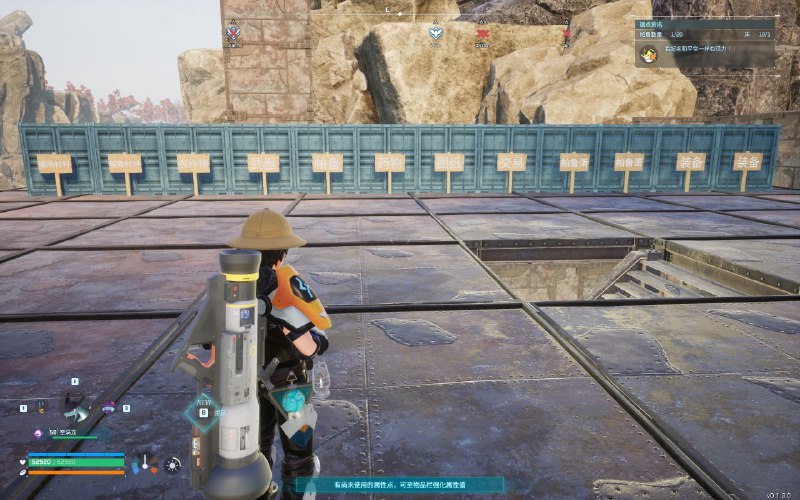Pick the small pal icon left of the active pal

[41, 407]
